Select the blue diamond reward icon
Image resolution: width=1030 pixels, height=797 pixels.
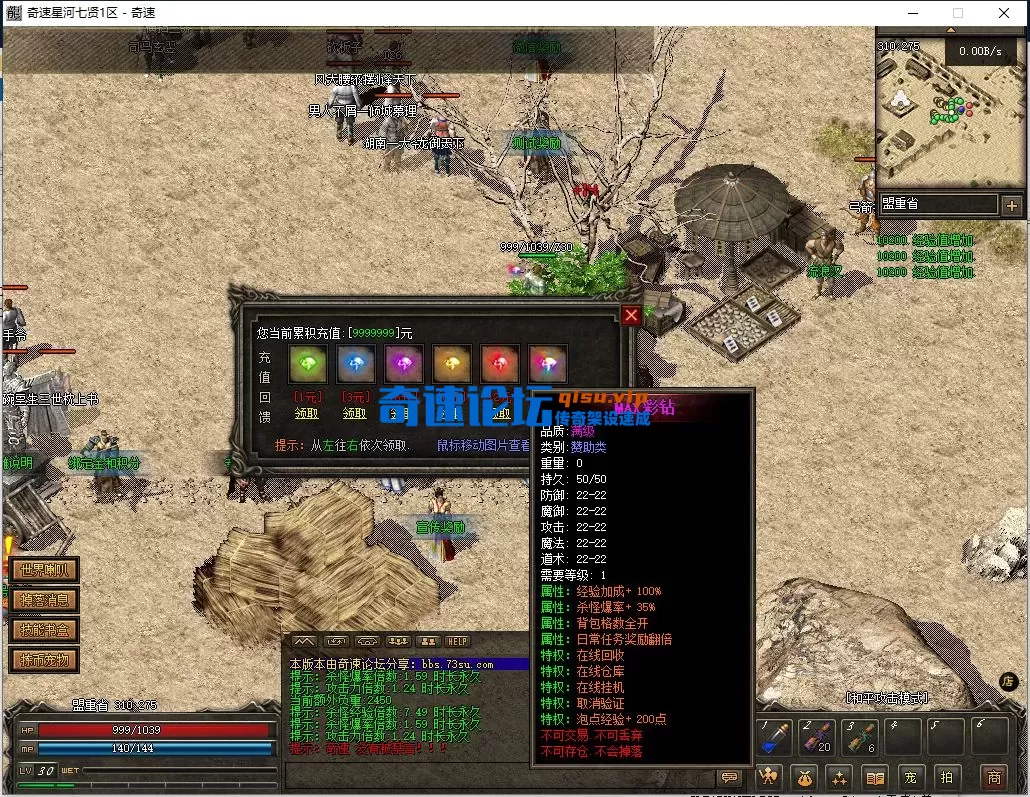click(355, 364)
